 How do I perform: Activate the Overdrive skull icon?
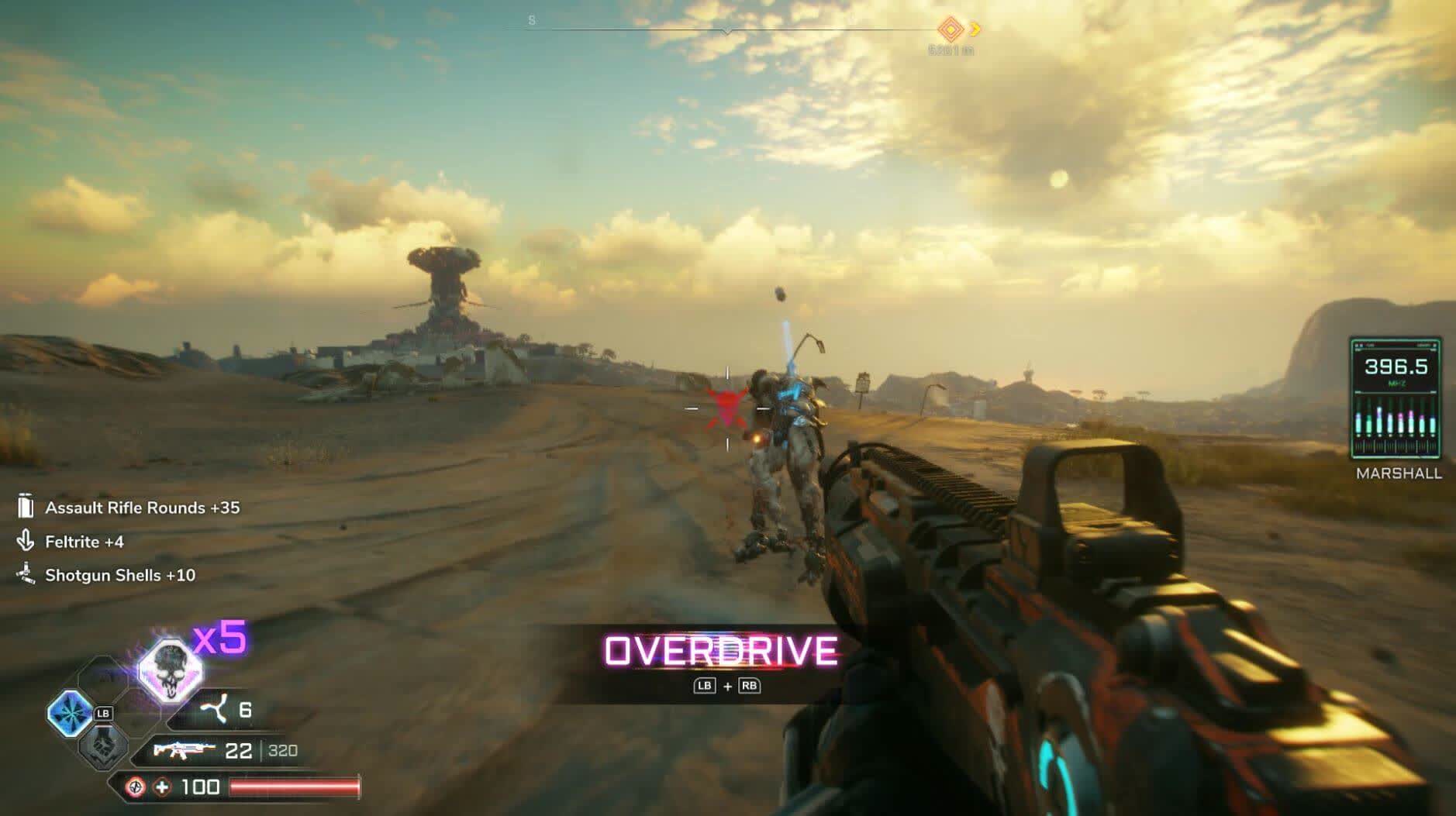(170, 669)
